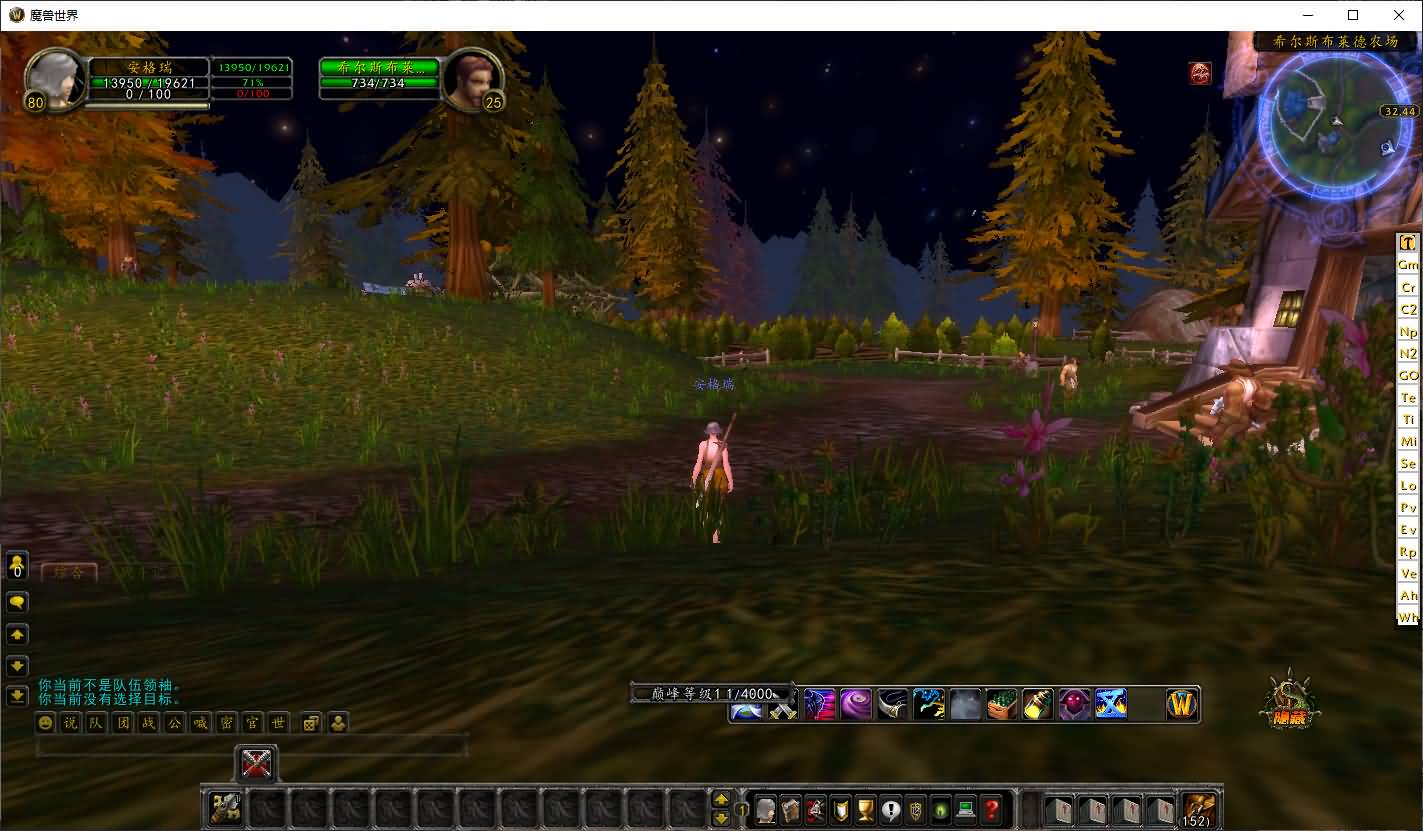Viewport: 1423px width, 831px height.
Task: Click the player character portrait
Action: click(56, 78)
